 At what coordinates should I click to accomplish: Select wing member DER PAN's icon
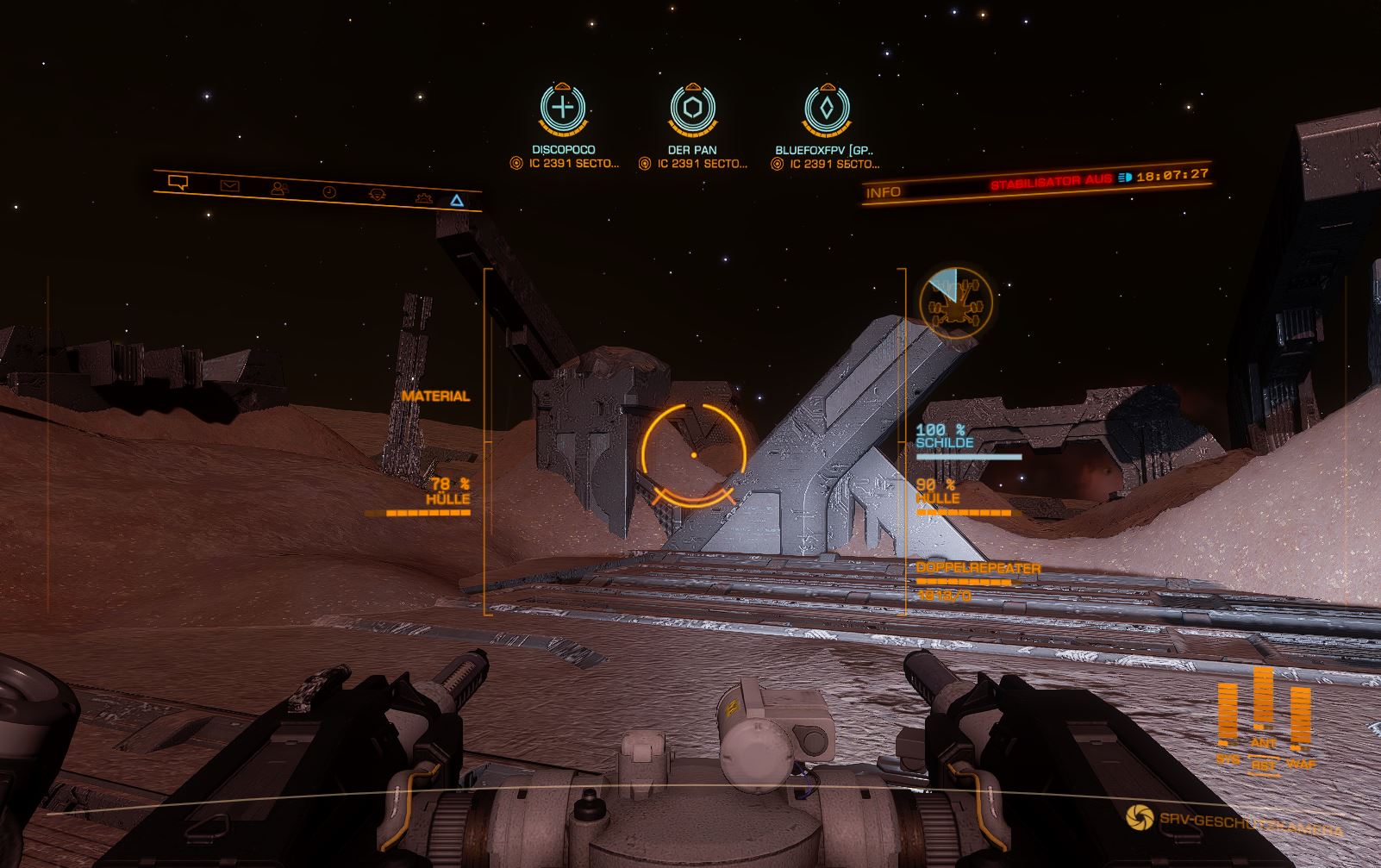693,109
